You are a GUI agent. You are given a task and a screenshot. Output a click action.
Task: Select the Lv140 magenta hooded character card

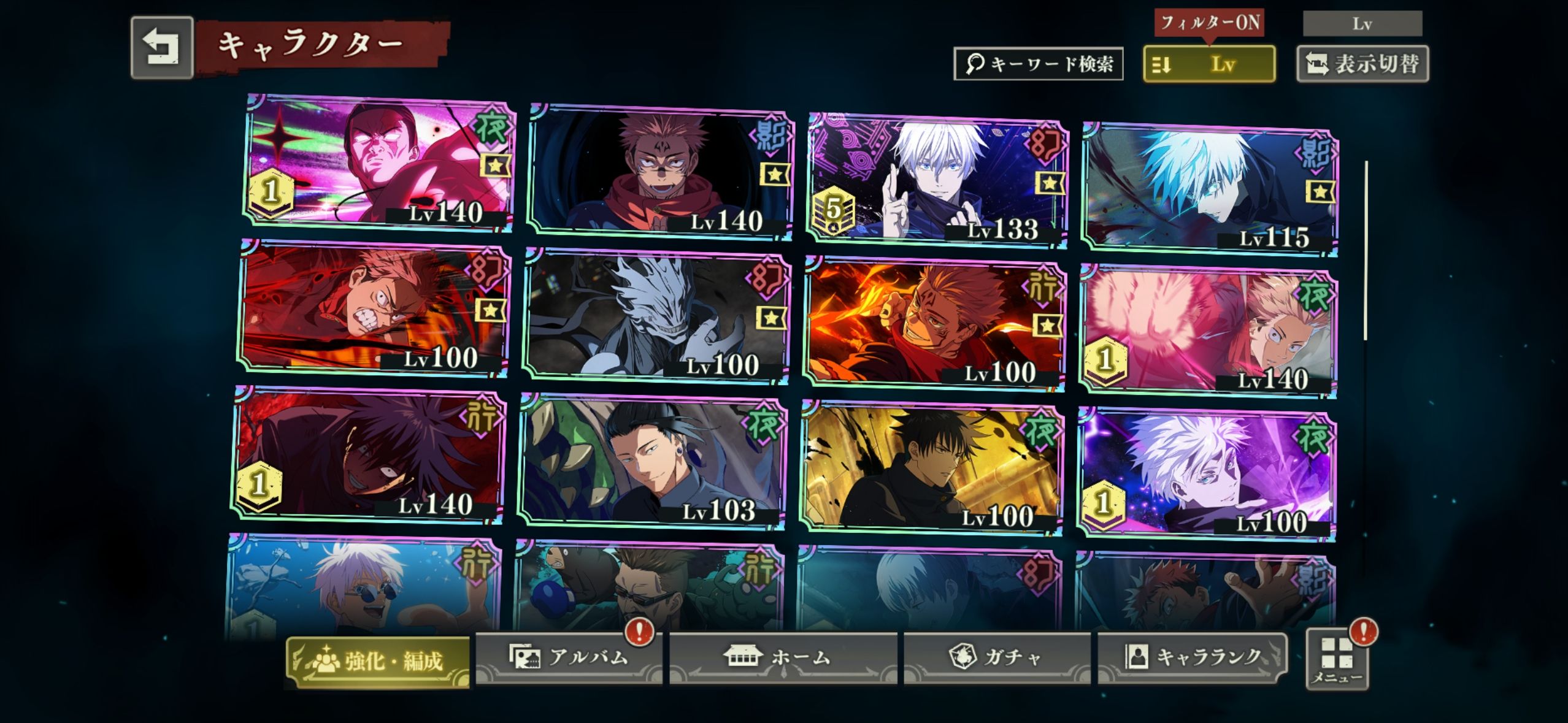379,163
